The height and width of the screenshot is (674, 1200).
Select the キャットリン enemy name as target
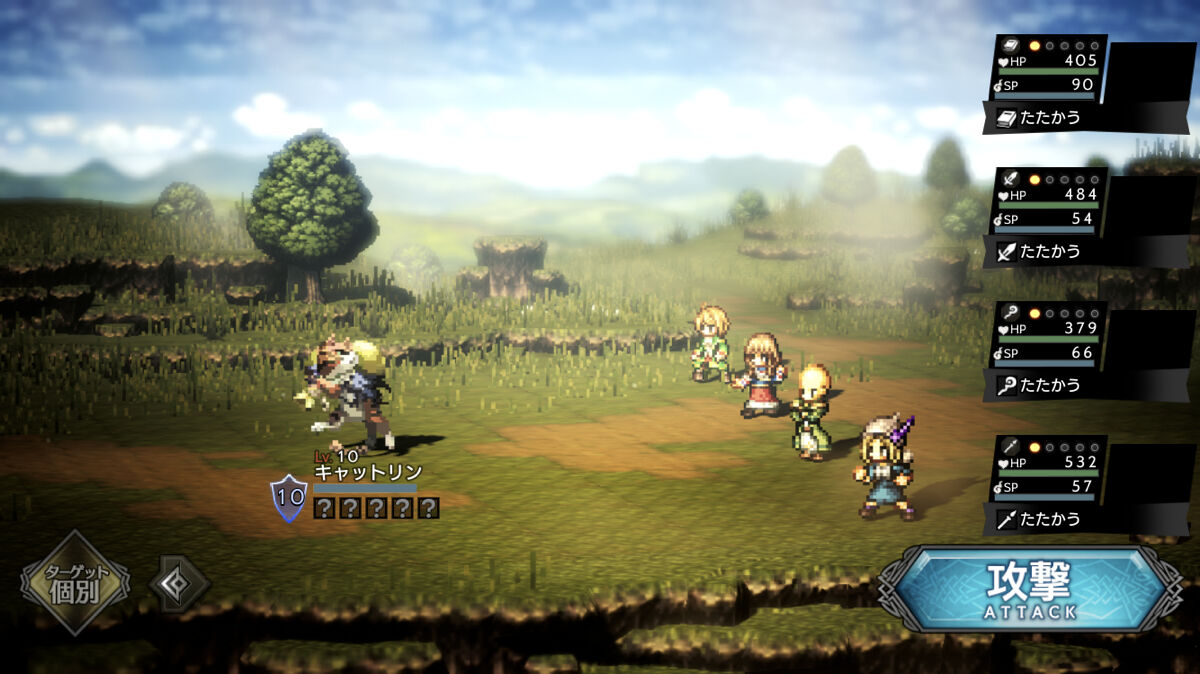pos(368,472)
